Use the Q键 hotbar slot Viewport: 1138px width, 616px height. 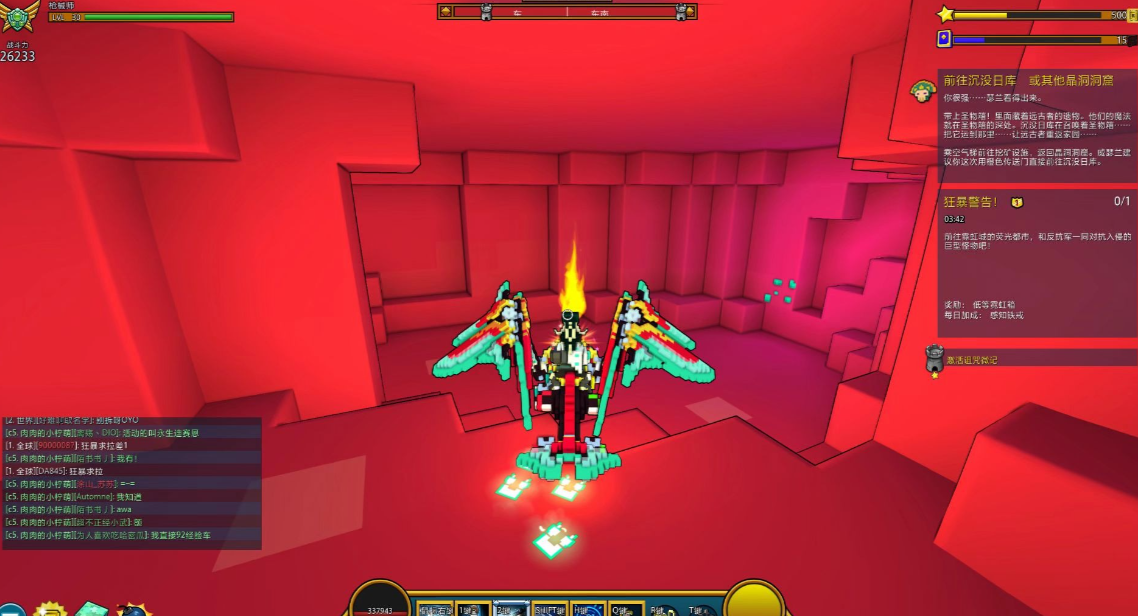point(627,608)
